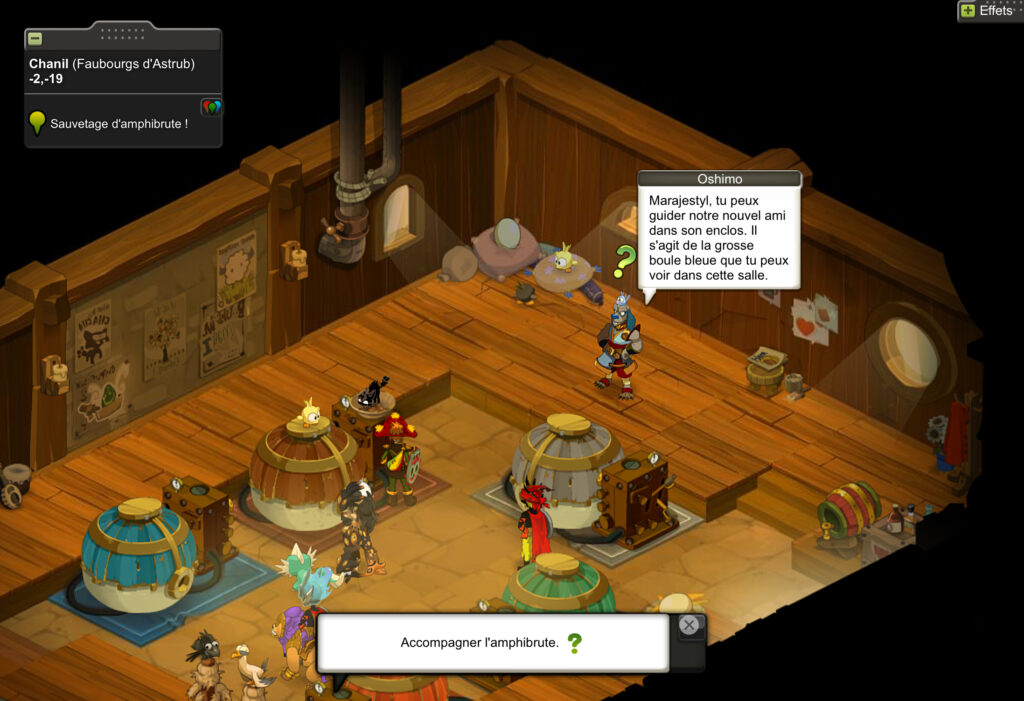1024x701 pixels.
Task: Choose the reply "Accompagner l'amphibrute."
Action: pos(480,642)
